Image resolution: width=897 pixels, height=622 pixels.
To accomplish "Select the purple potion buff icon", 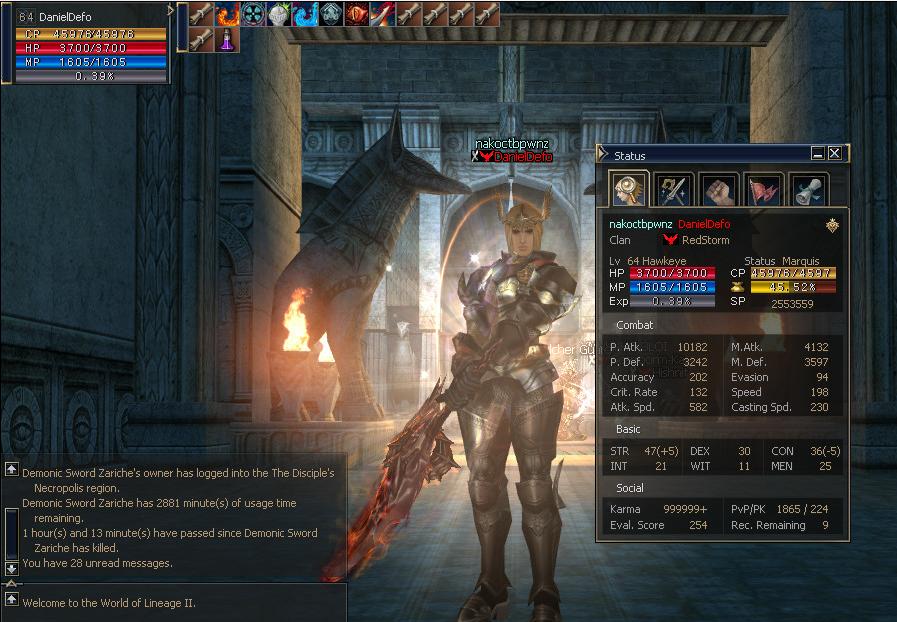I will pos(228,40).
